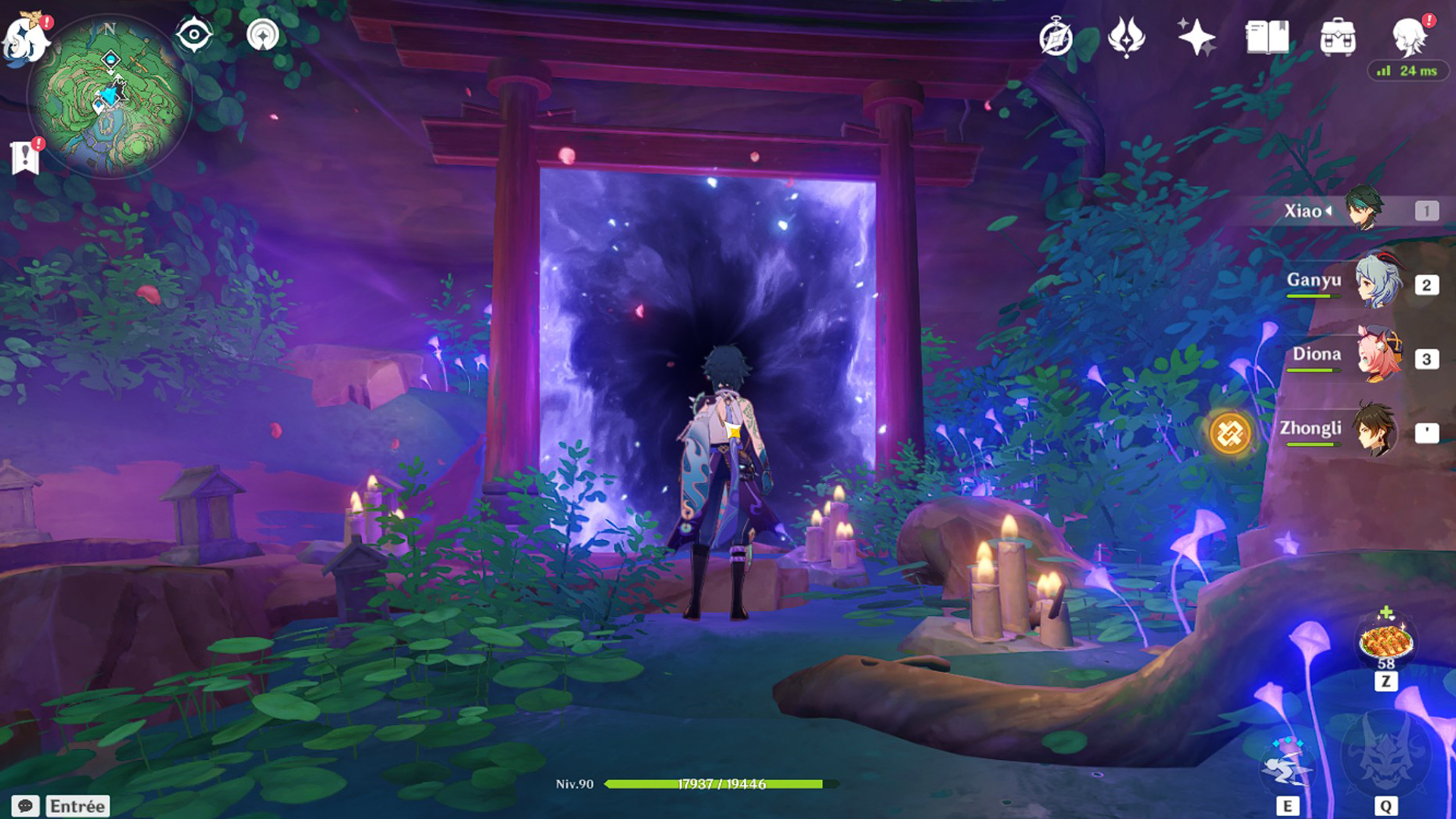Open the Adventurer Handbook compass icon
1456x819 pixels.
(1057, 34)
